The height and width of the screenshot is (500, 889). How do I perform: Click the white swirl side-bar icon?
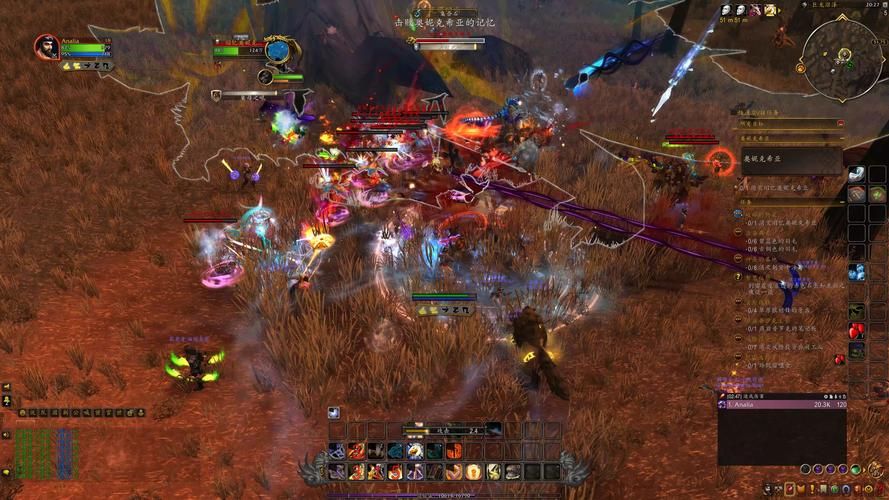[x=856, y=174]
